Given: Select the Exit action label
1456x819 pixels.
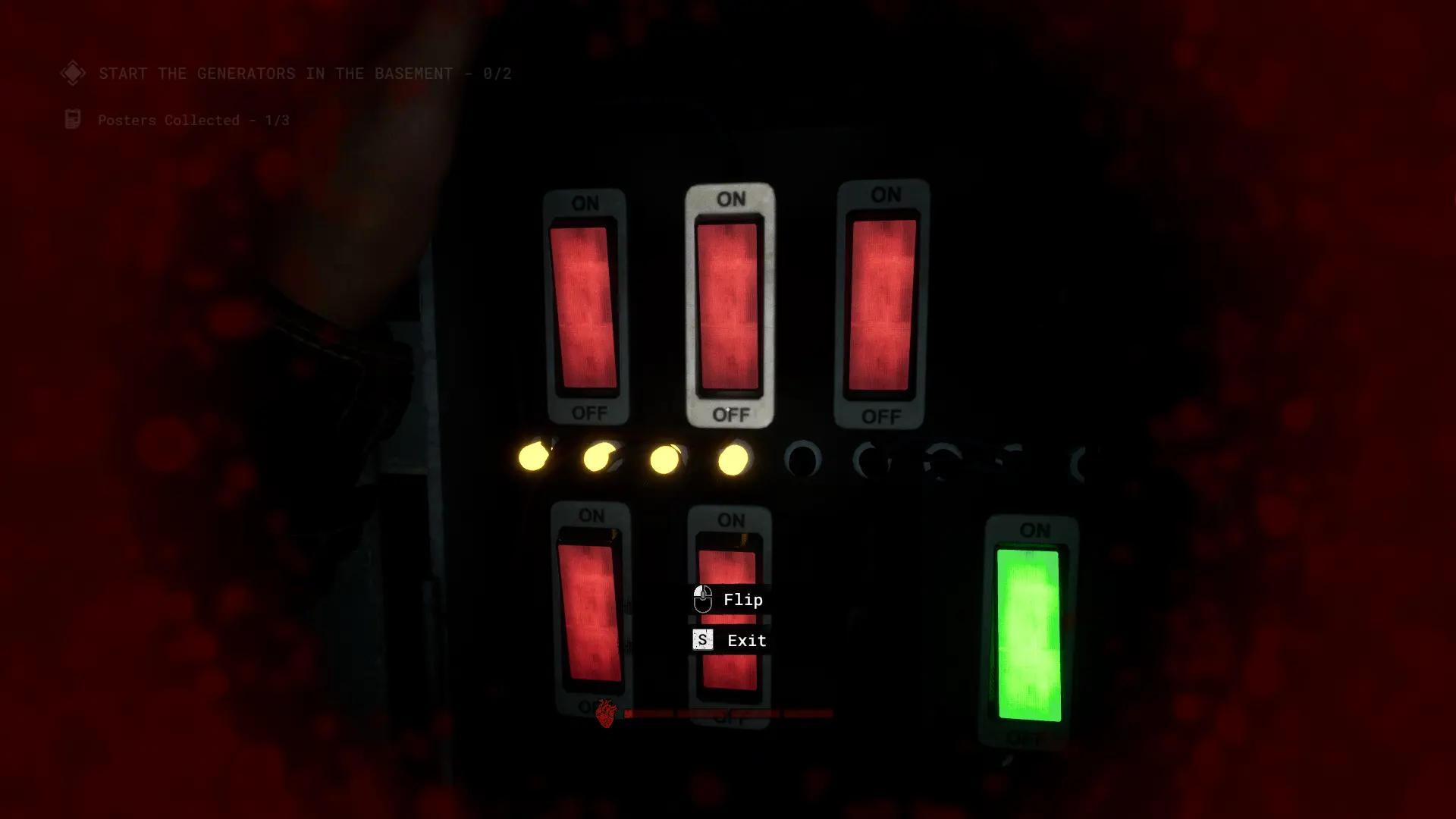Looking at the screenshot, I should point(747,640).
